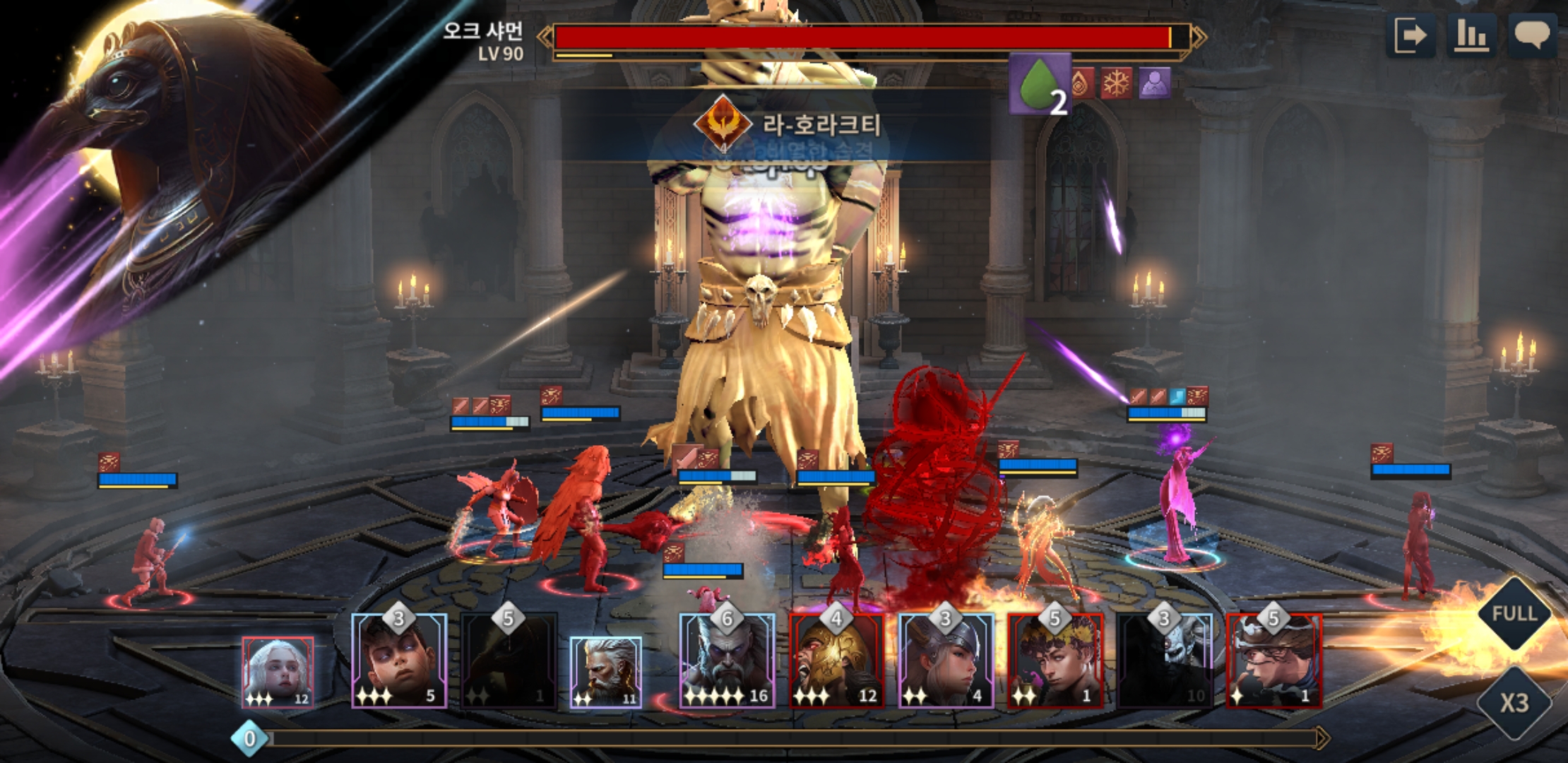
Task: Choose the laurel-wreath youth hero card
Action: point(1055,661)
